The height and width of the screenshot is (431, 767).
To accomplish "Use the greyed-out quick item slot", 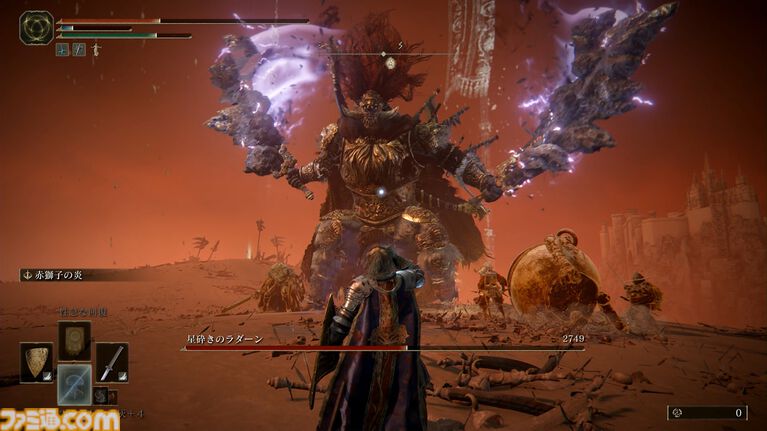I will tap(74, 384).
